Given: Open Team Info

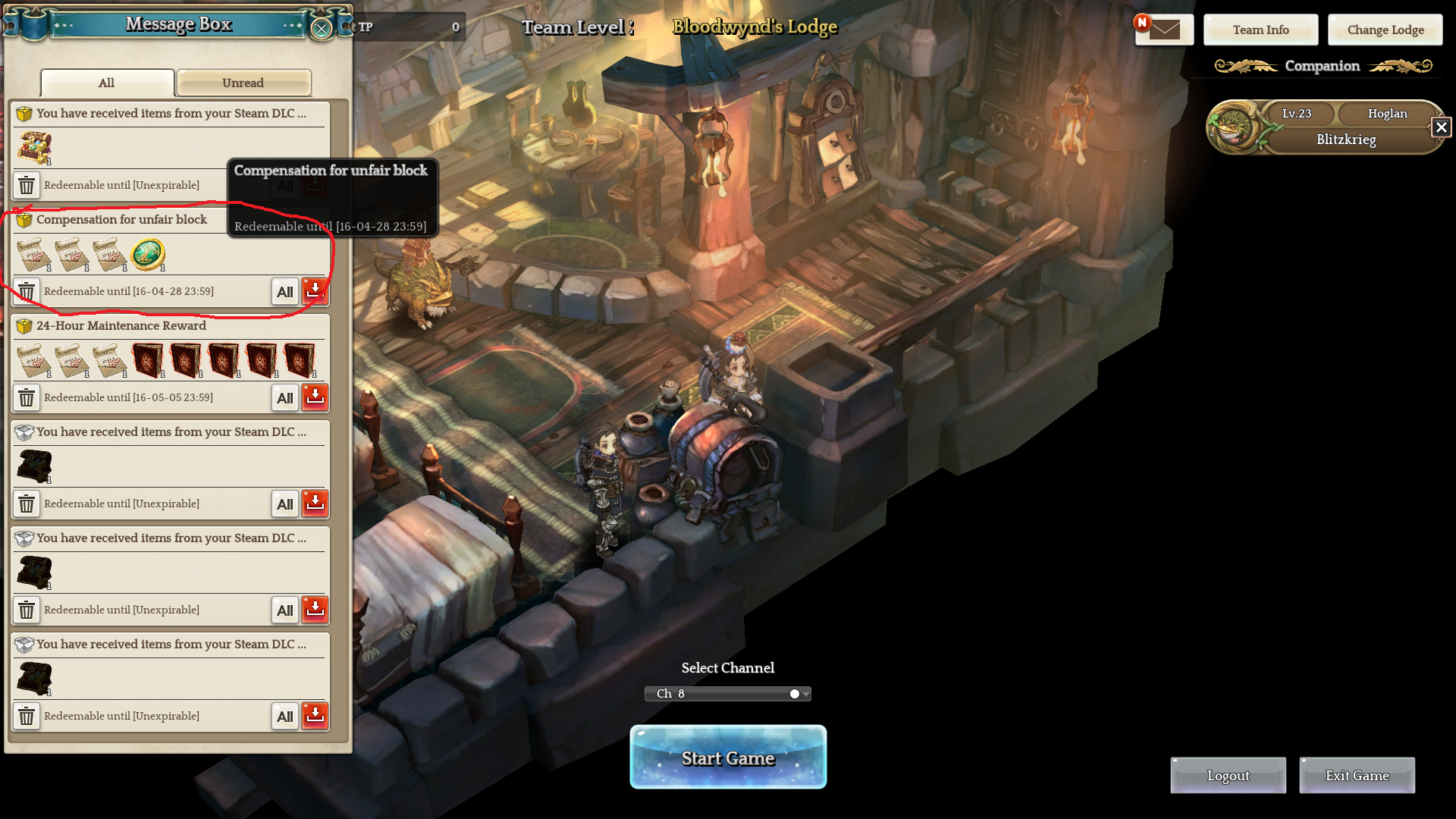Looking at the screenshot, I should point(1260,30).
